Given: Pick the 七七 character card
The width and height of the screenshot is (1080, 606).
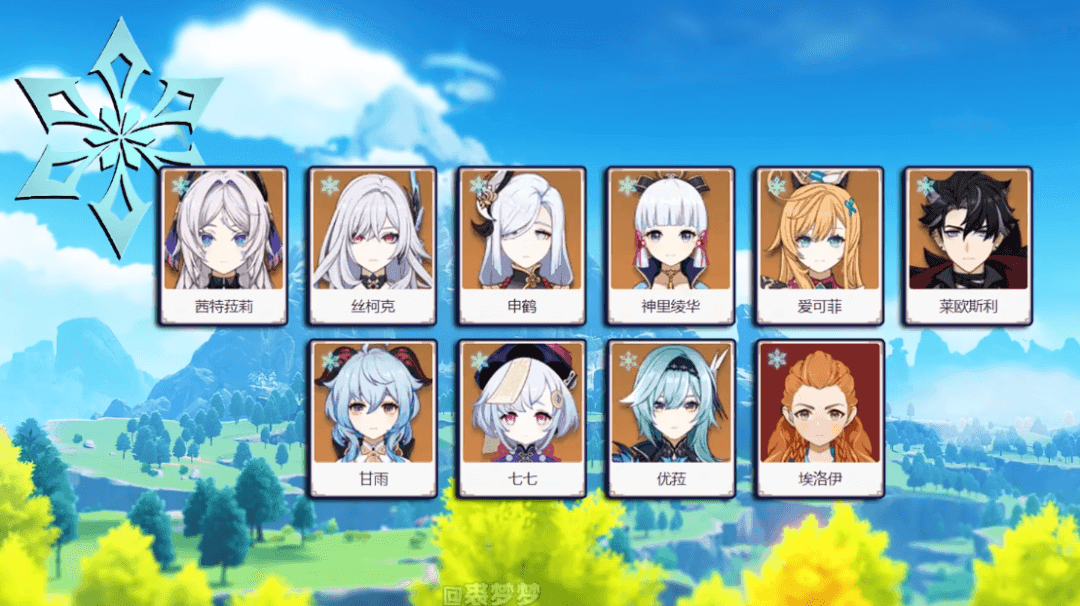Looking at the screenshot, I should 522,418.
